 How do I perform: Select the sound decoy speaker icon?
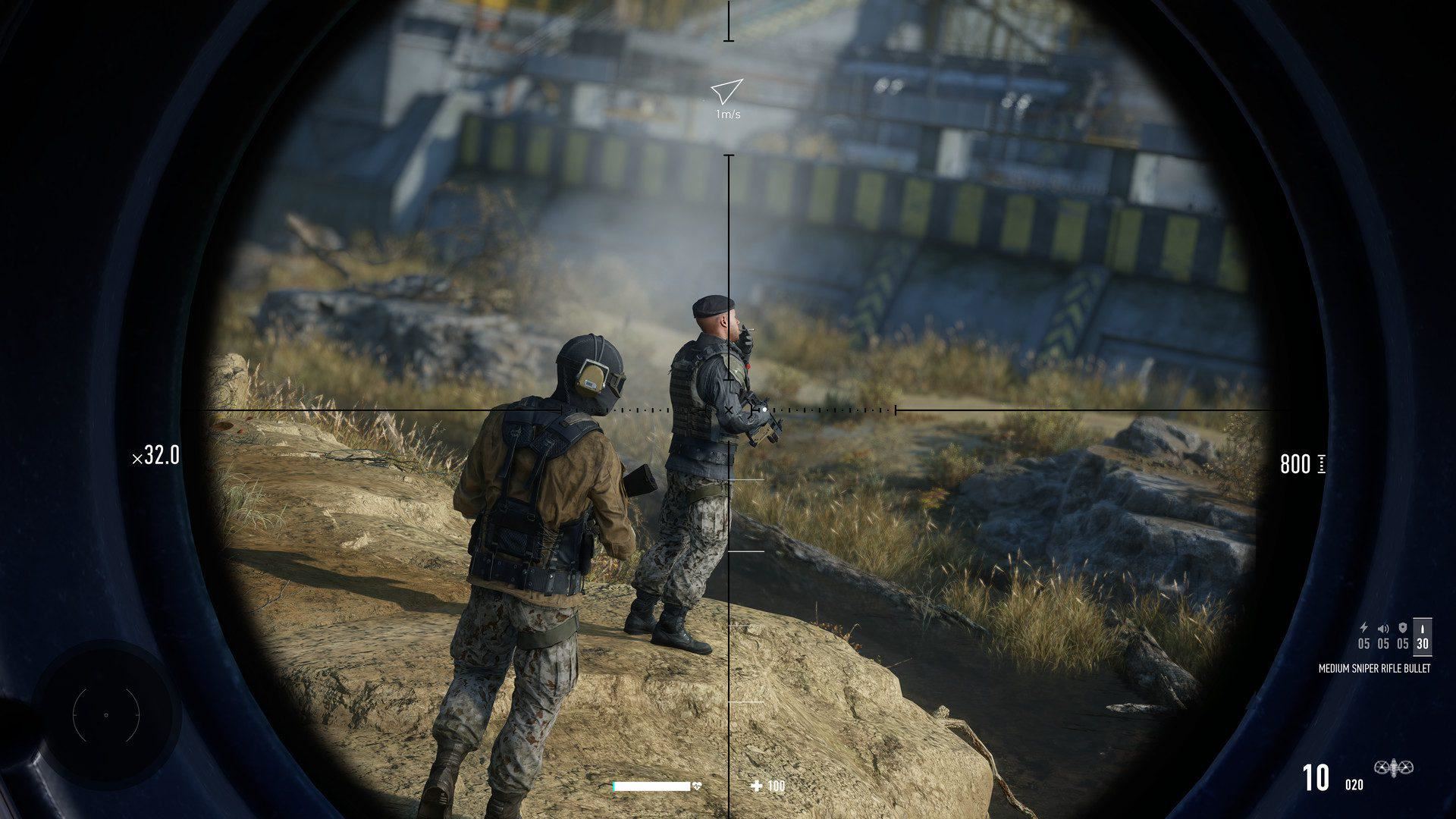coord(1382,629)
